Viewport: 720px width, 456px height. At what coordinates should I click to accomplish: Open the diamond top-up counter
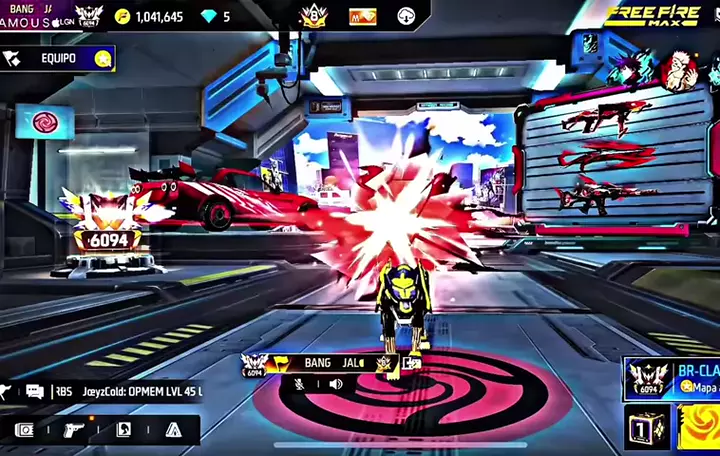tap(216, 17)
